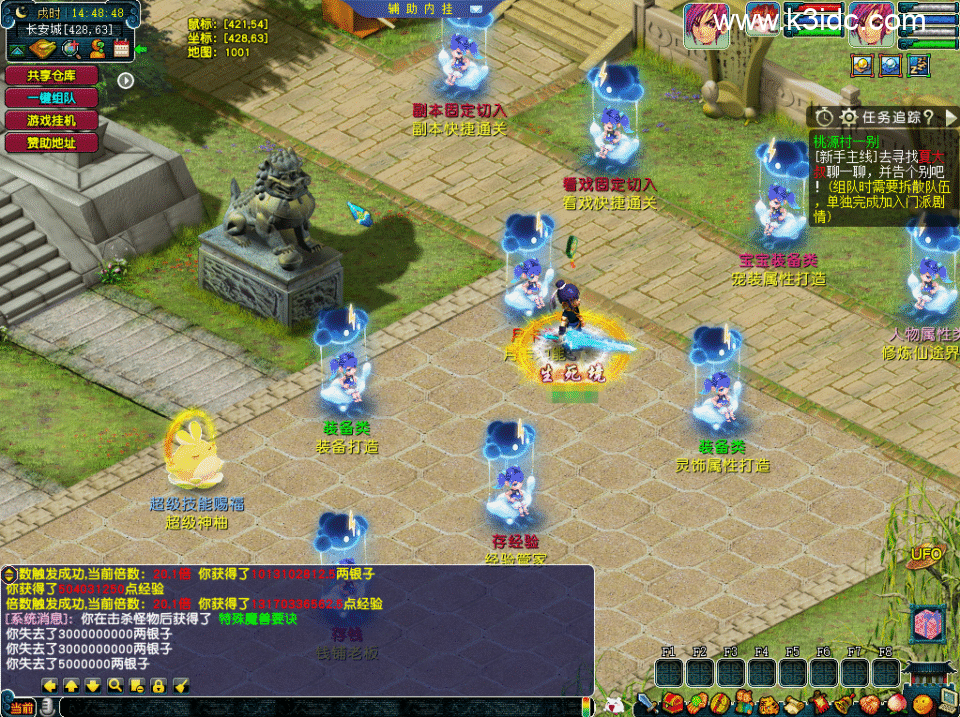Search chat with the magnifier button
Screen dimensions: 960x717
pyautogui.click(x=115, y=685)
